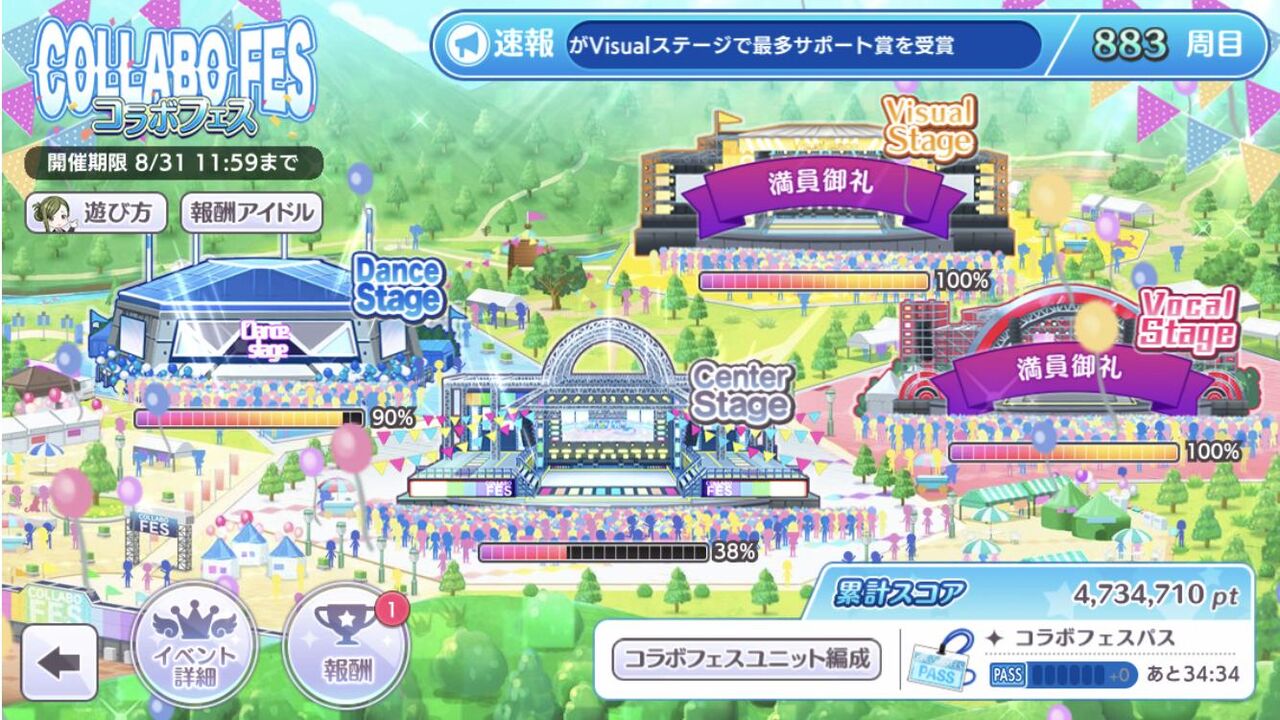Open the 報酬アイドル reward idol screen
Screen dimensions: 1280x720
click(x=251, y=211)
